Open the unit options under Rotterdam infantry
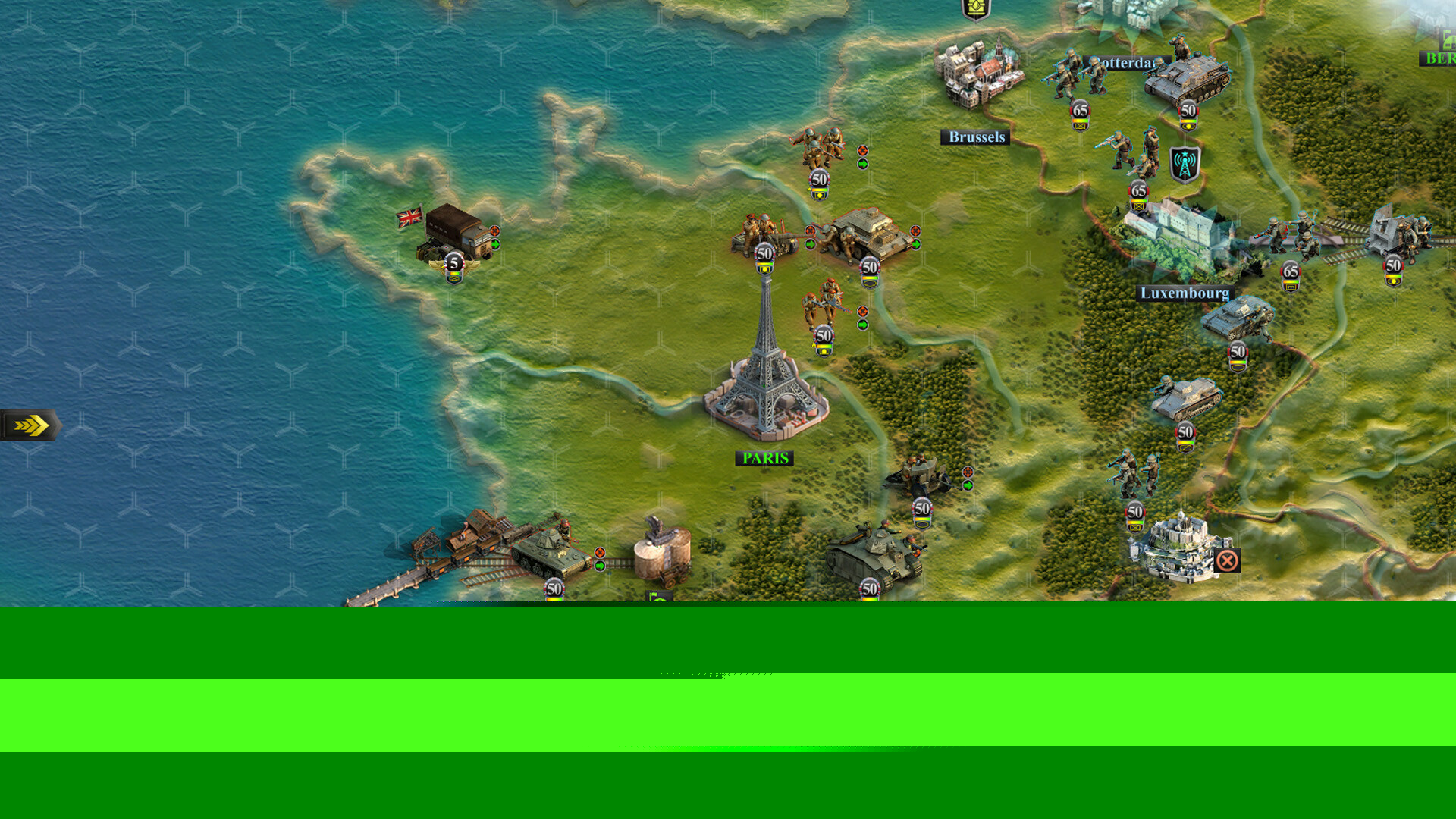Image resolution: width=1456 pixels, height=819 pixels. (x=1080, y=125)
